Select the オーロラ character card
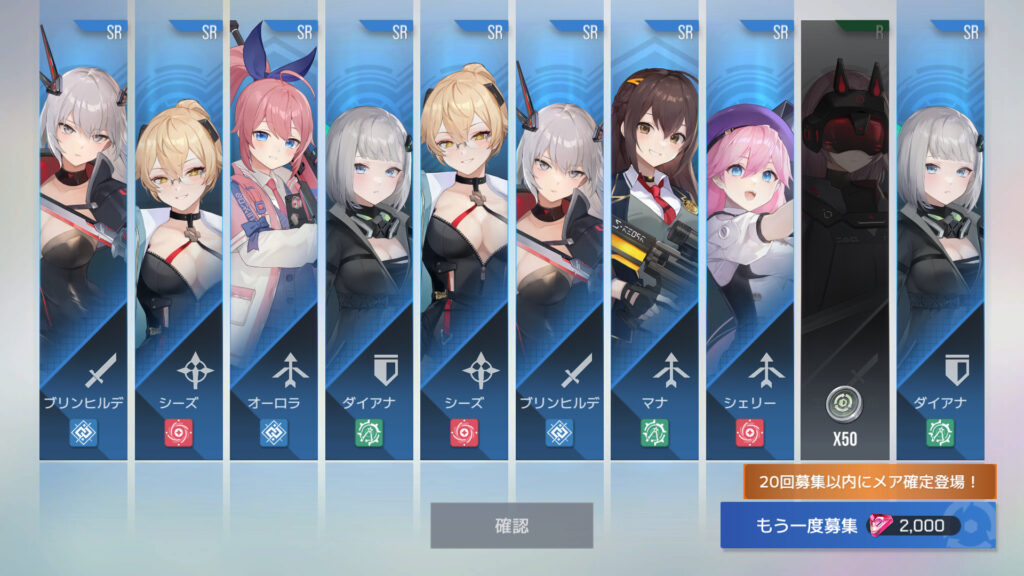The height and width of the screenshot is (576, 1024). [x=274, y=240]
